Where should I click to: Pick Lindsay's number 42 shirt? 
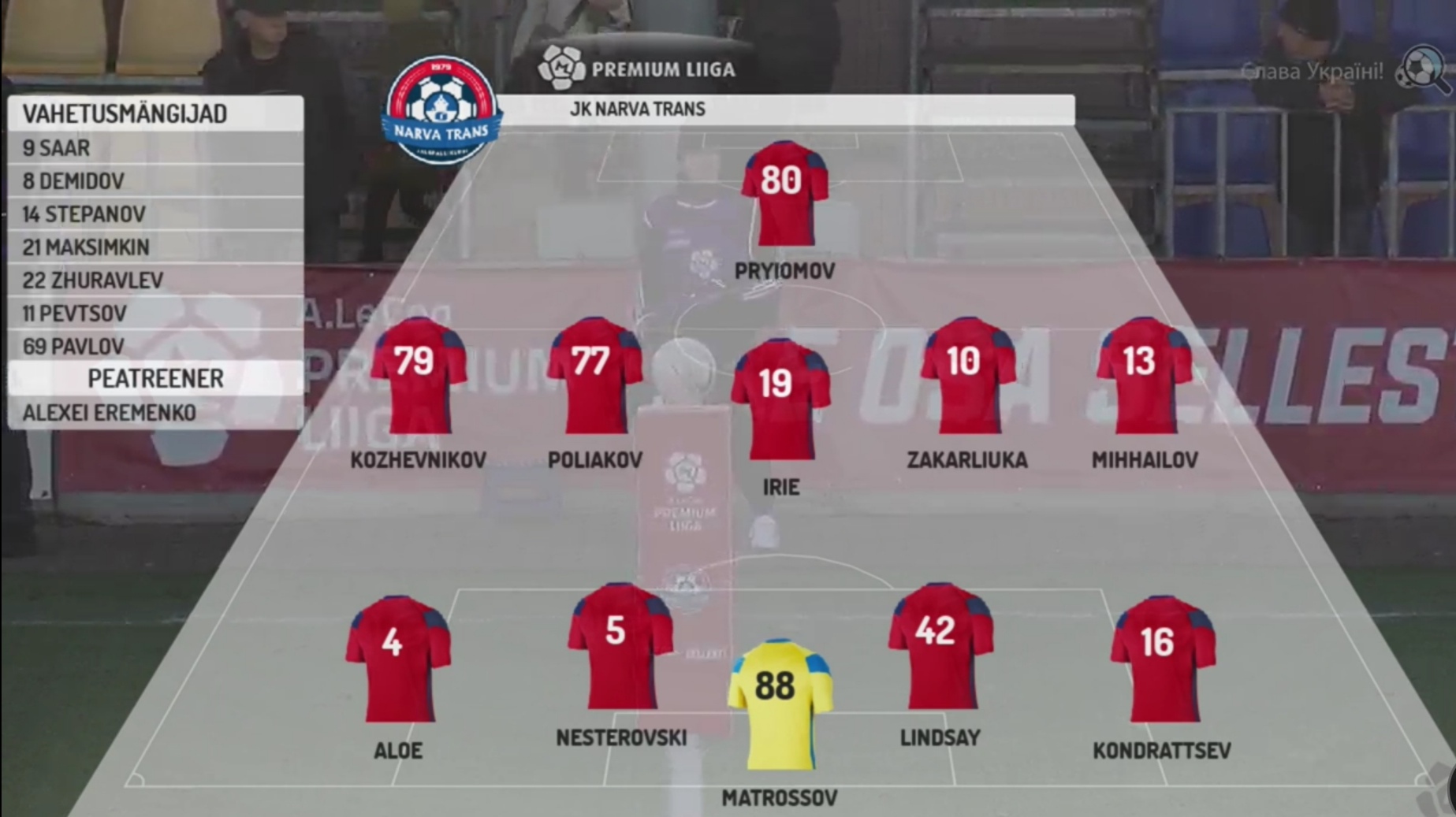coord(940,646)
